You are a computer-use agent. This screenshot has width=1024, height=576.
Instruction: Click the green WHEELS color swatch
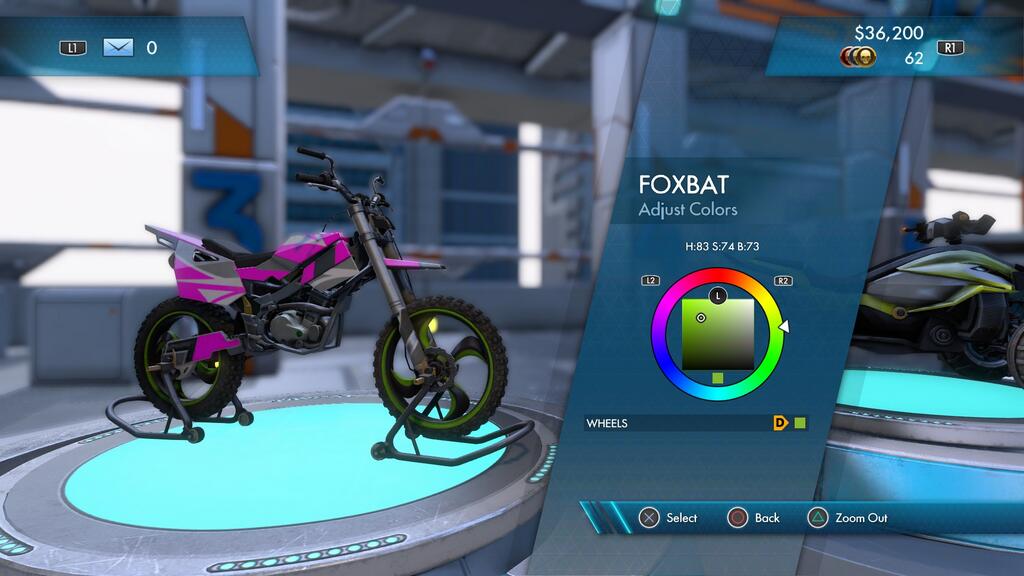800,423
